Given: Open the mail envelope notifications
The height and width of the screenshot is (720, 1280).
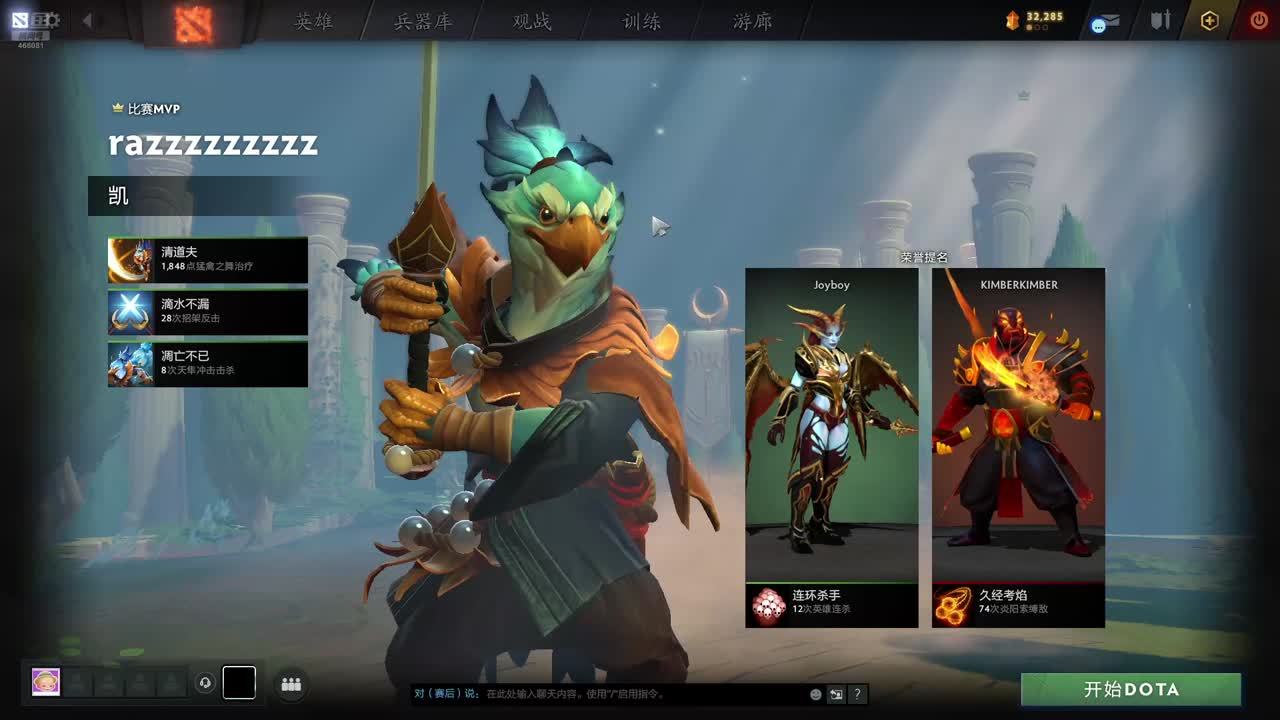Looking at the screenshot, I should [1105, 21].
